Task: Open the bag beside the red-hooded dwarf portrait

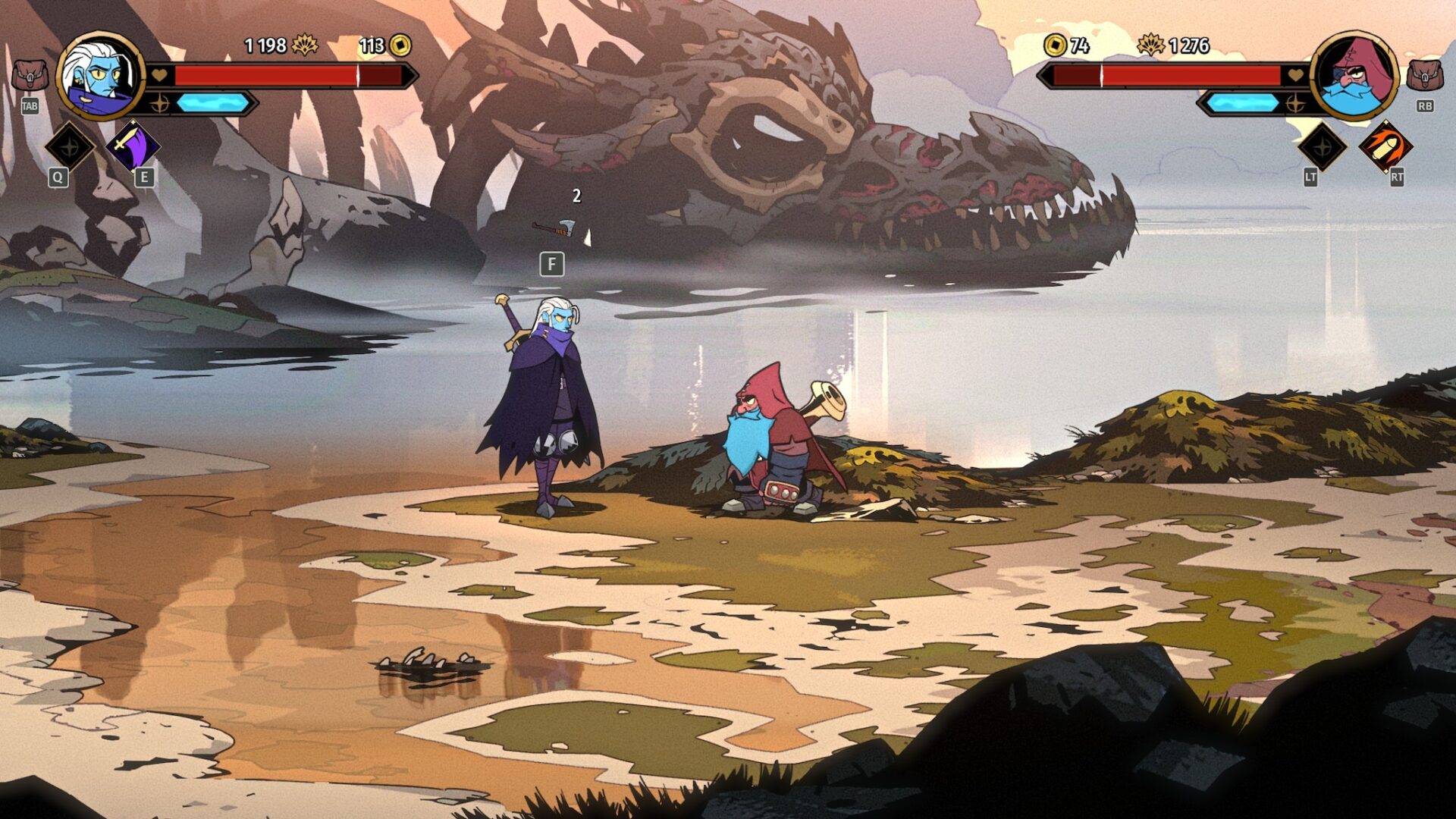Action: (1424, 76)
